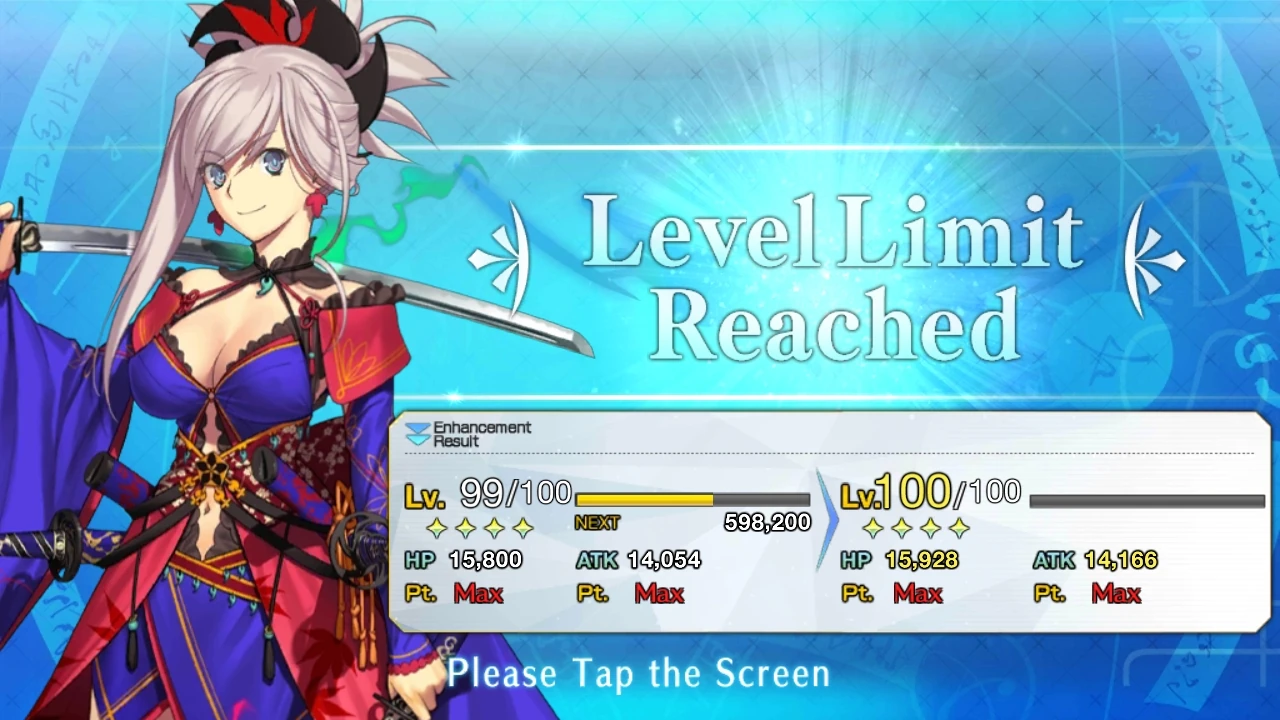The width and height of the screenshot is (1280, 720).
Task: Tap the Please Tap the Screen prompt
Action: pos(638,673)
